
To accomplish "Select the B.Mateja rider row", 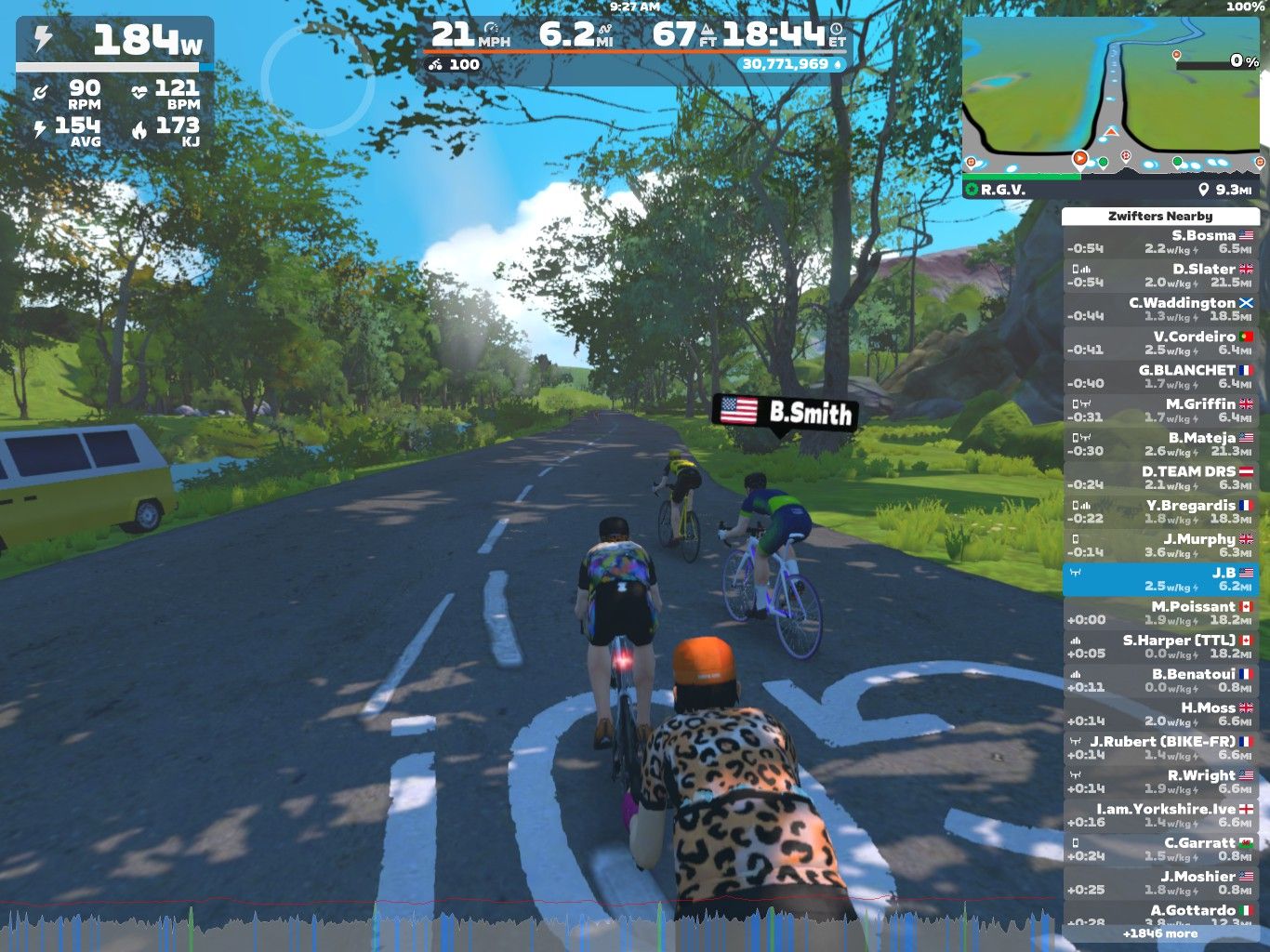I will point(1160,444).
